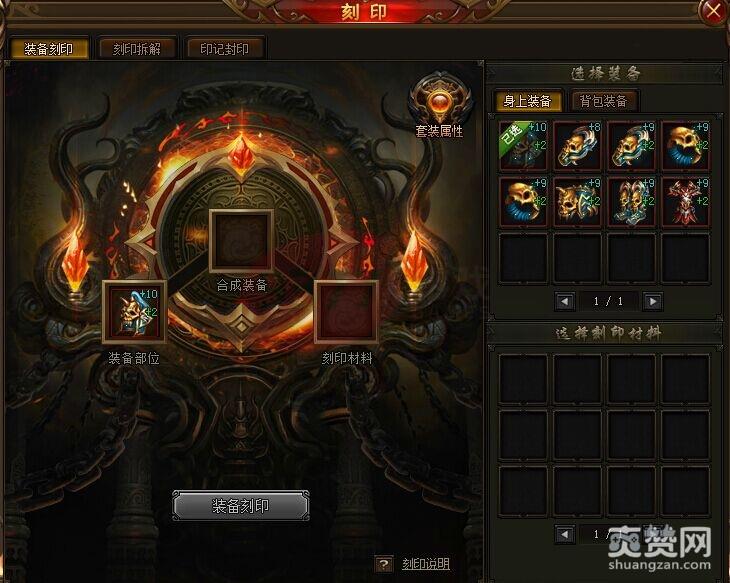Go to previous page of equipment list
This screenshot has height=583, width=730.
coord(564,300)
